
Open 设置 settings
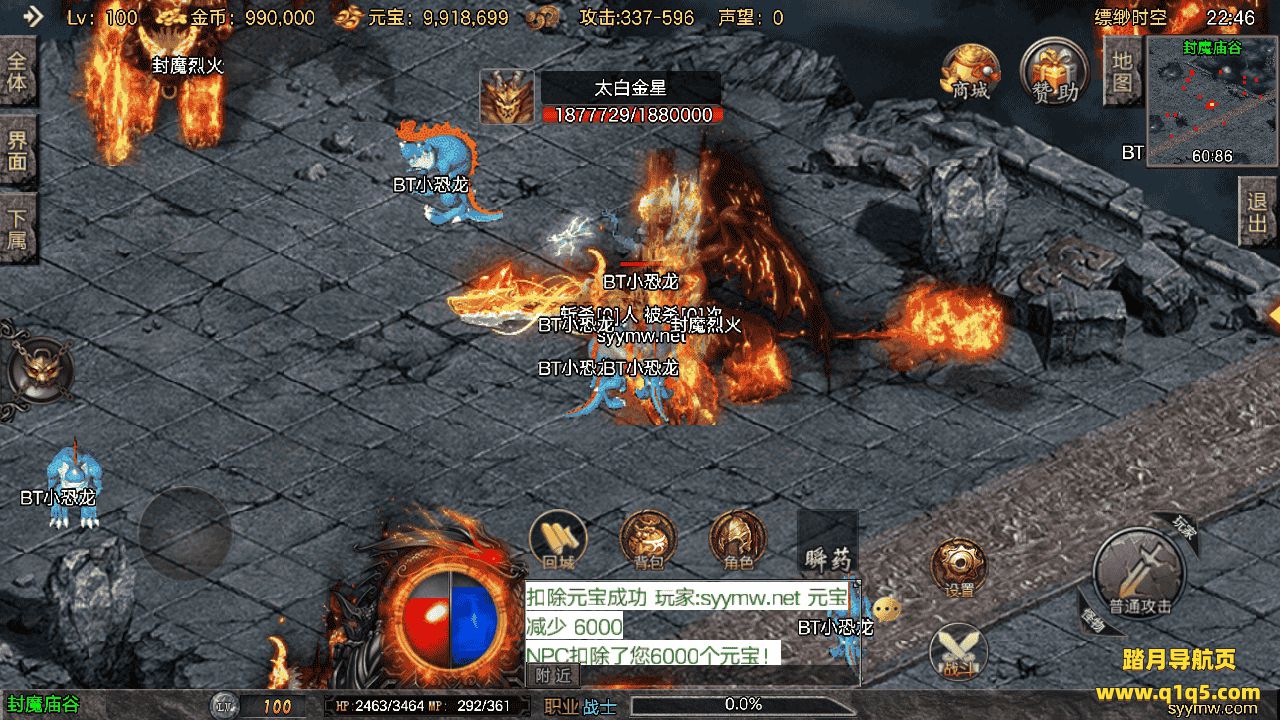coord(959,568)
